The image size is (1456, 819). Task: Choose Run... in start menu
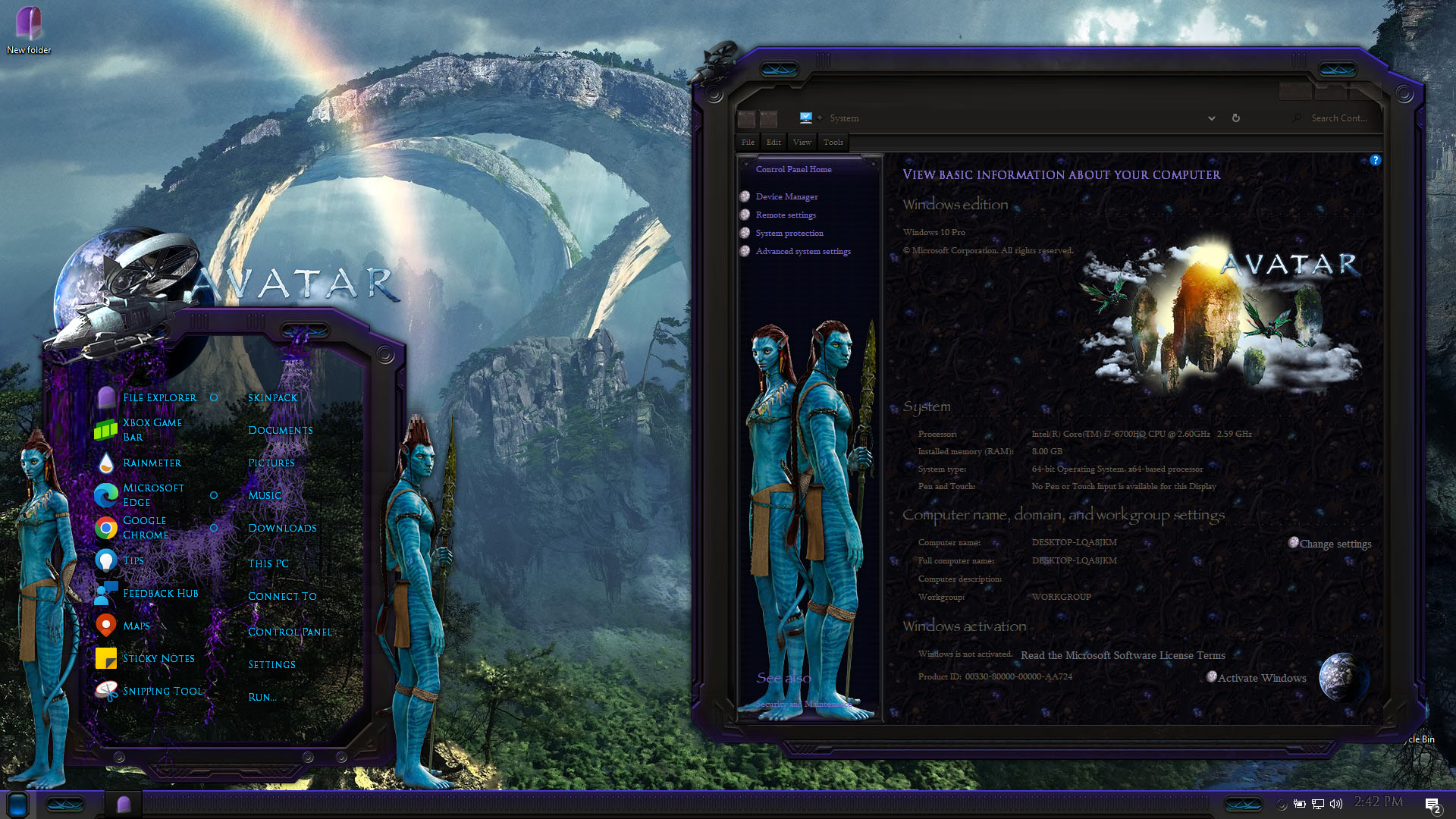point(262,698)
